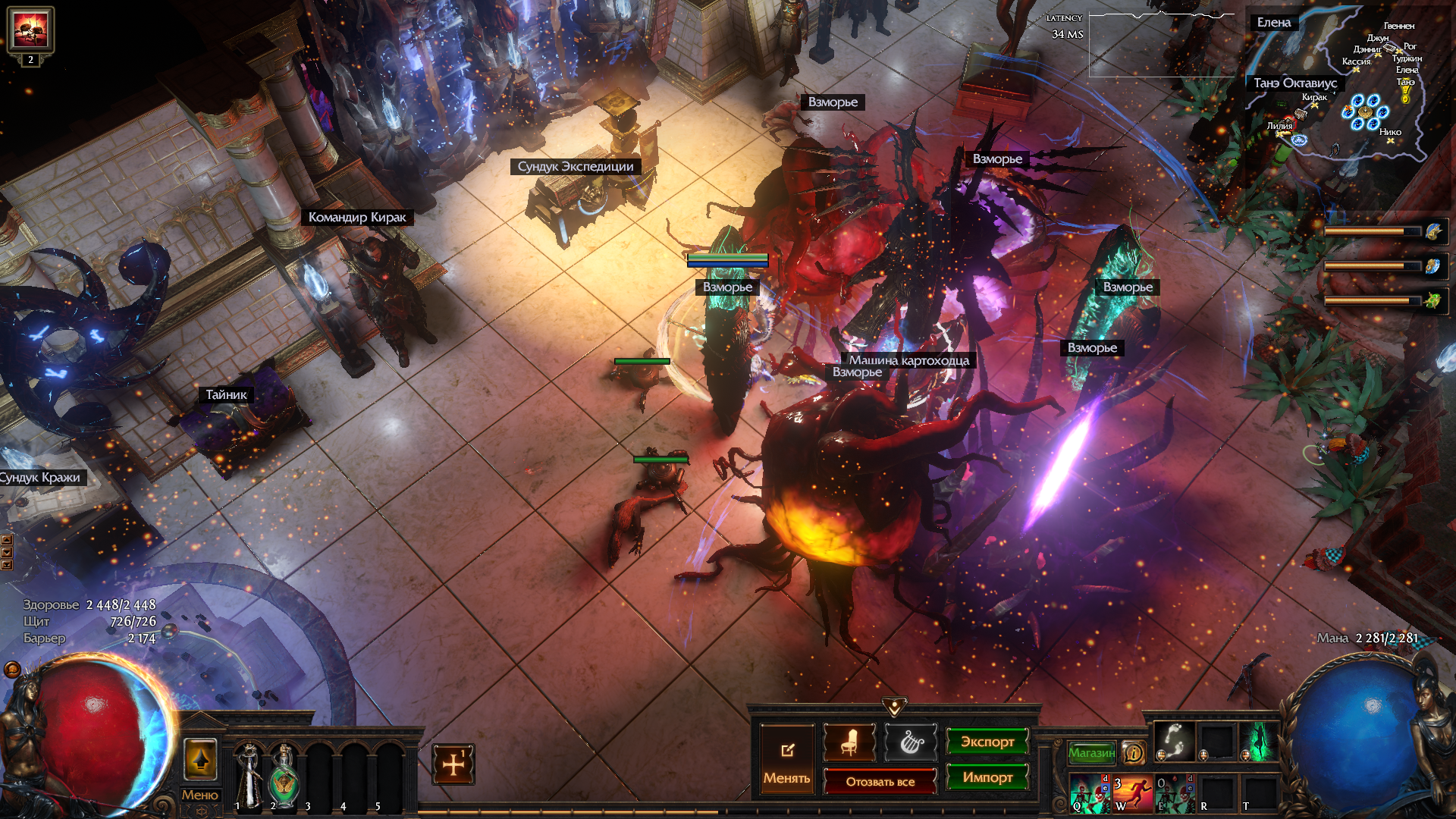1456x819 pixels.
Task: Click the green Экспорт button
Action: coord(987,742)
